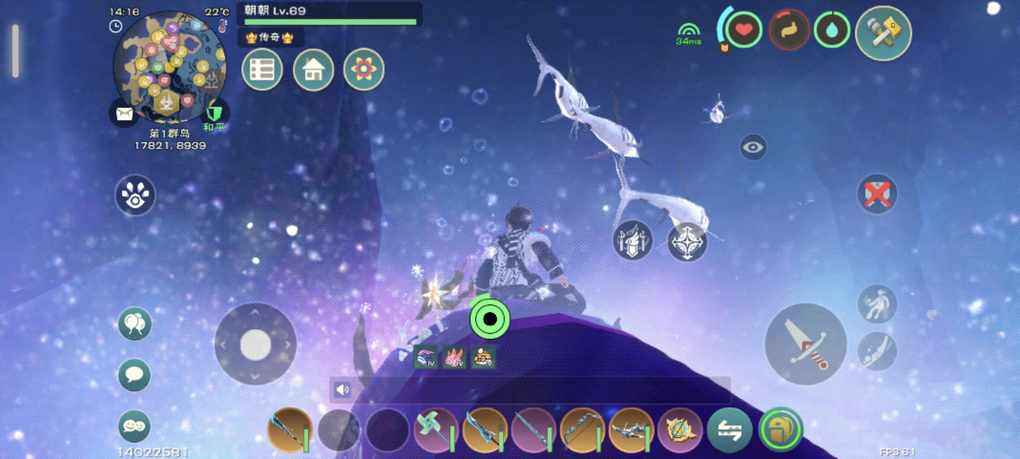The height and width of the screenshot is (459, 1020).
Task: Open the flower icon menu
Action: click(x=364, y=70)
